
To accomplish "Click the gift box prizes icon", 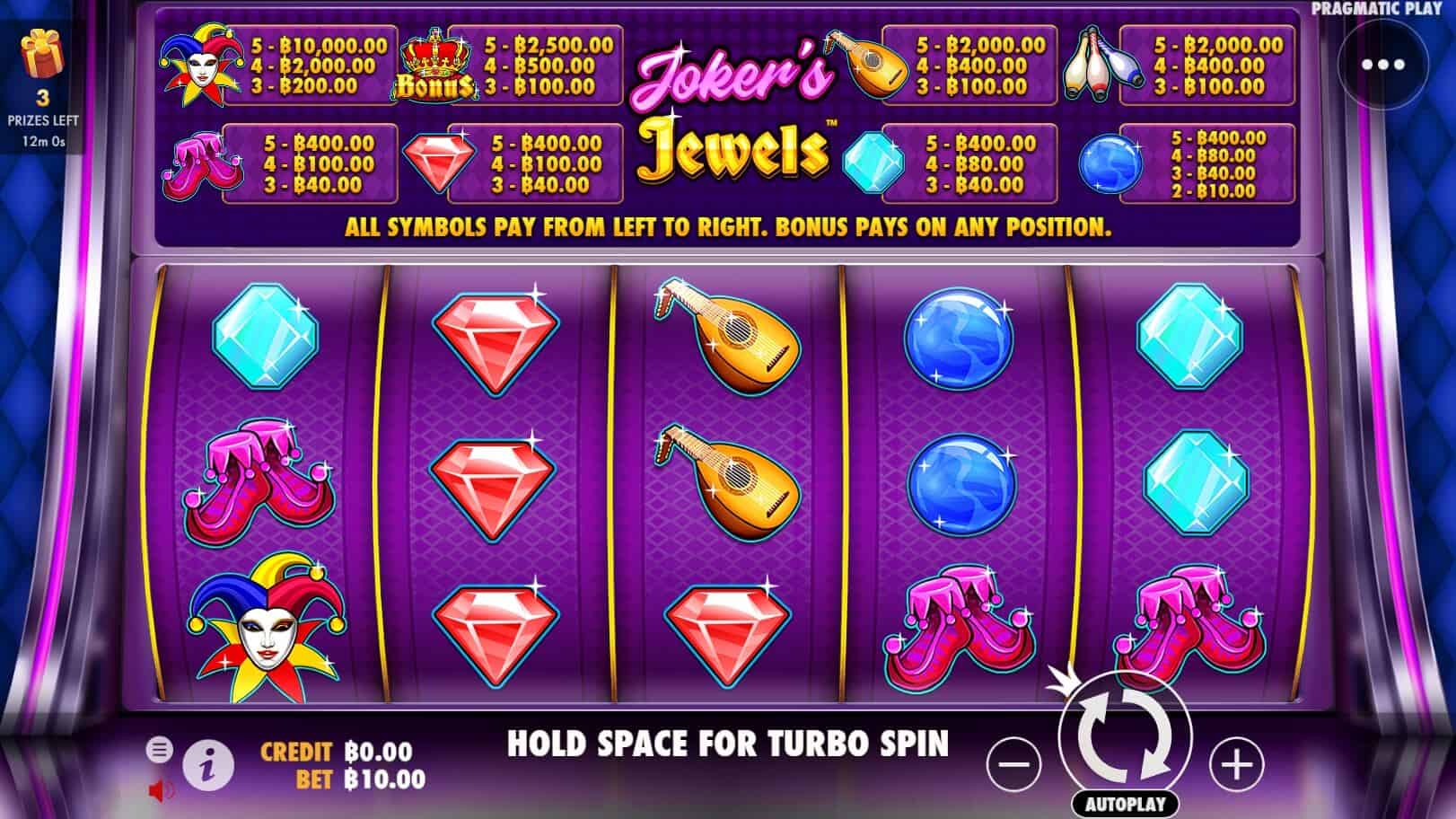I will 43,54.
